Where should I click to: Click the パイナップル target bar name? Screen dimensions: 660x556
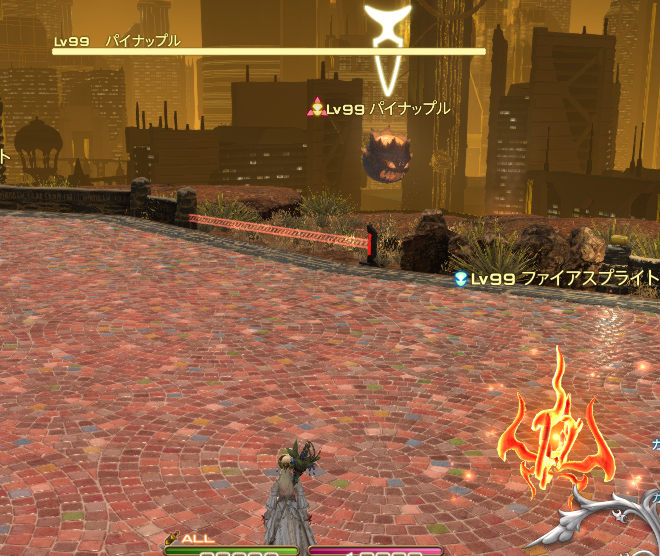(x=143, y=41)
